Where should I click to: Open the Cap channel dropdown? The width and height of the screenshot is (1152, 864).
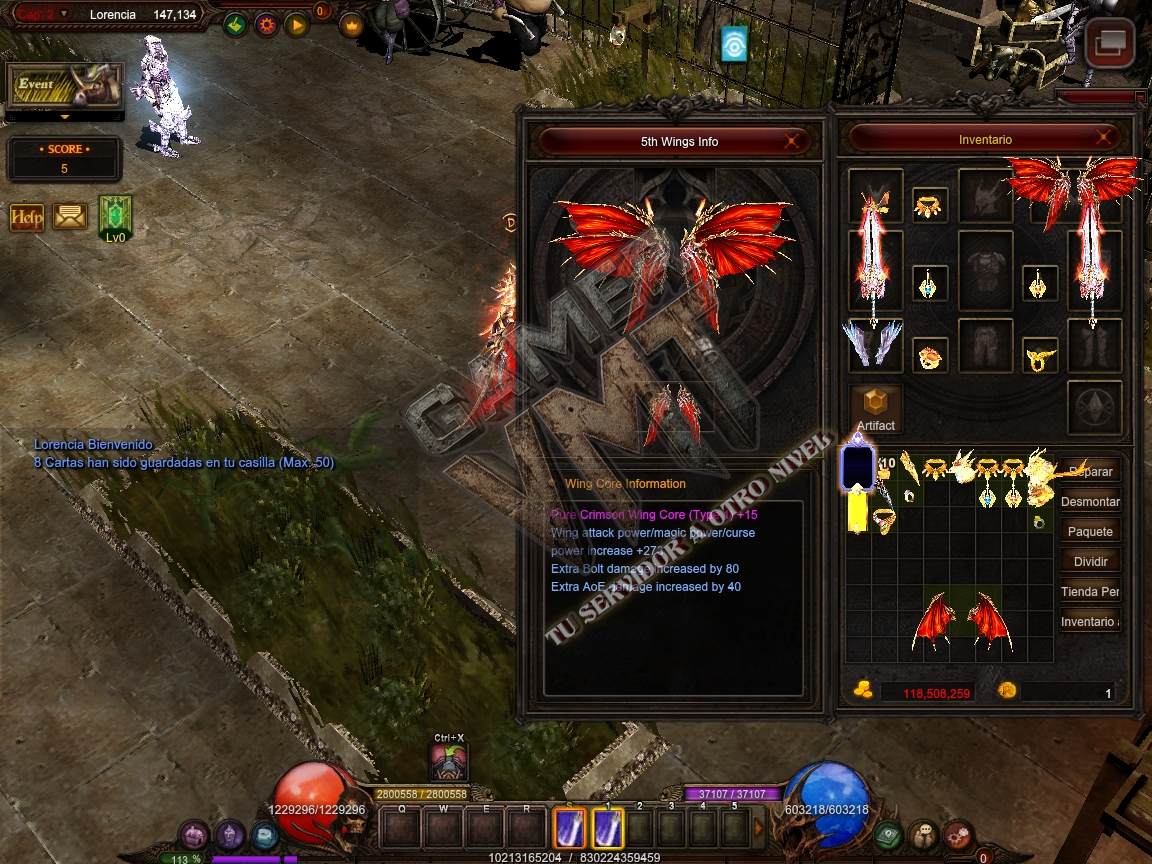pos(64,14)
